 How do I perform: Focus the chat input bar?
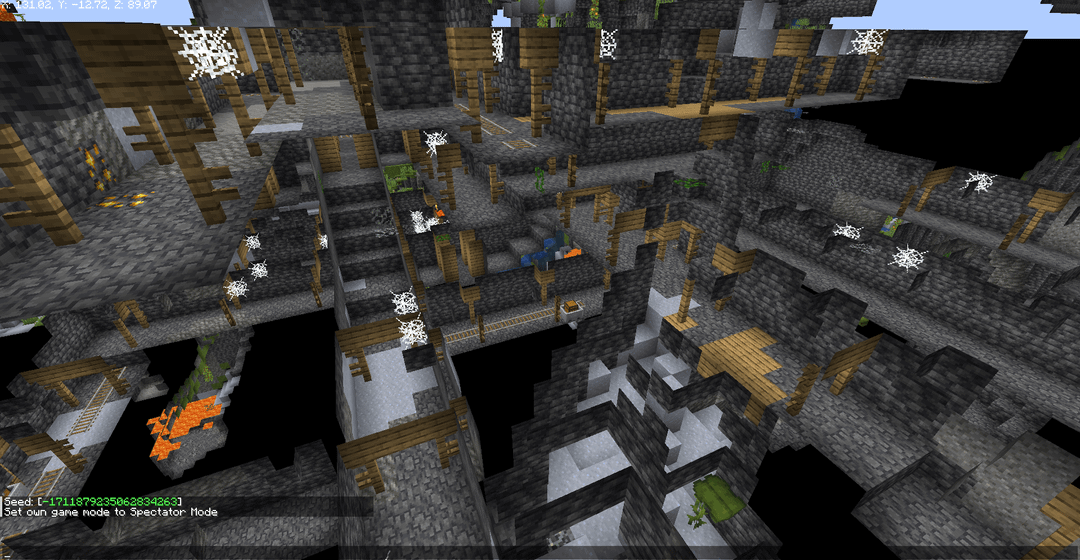point(540,551)
